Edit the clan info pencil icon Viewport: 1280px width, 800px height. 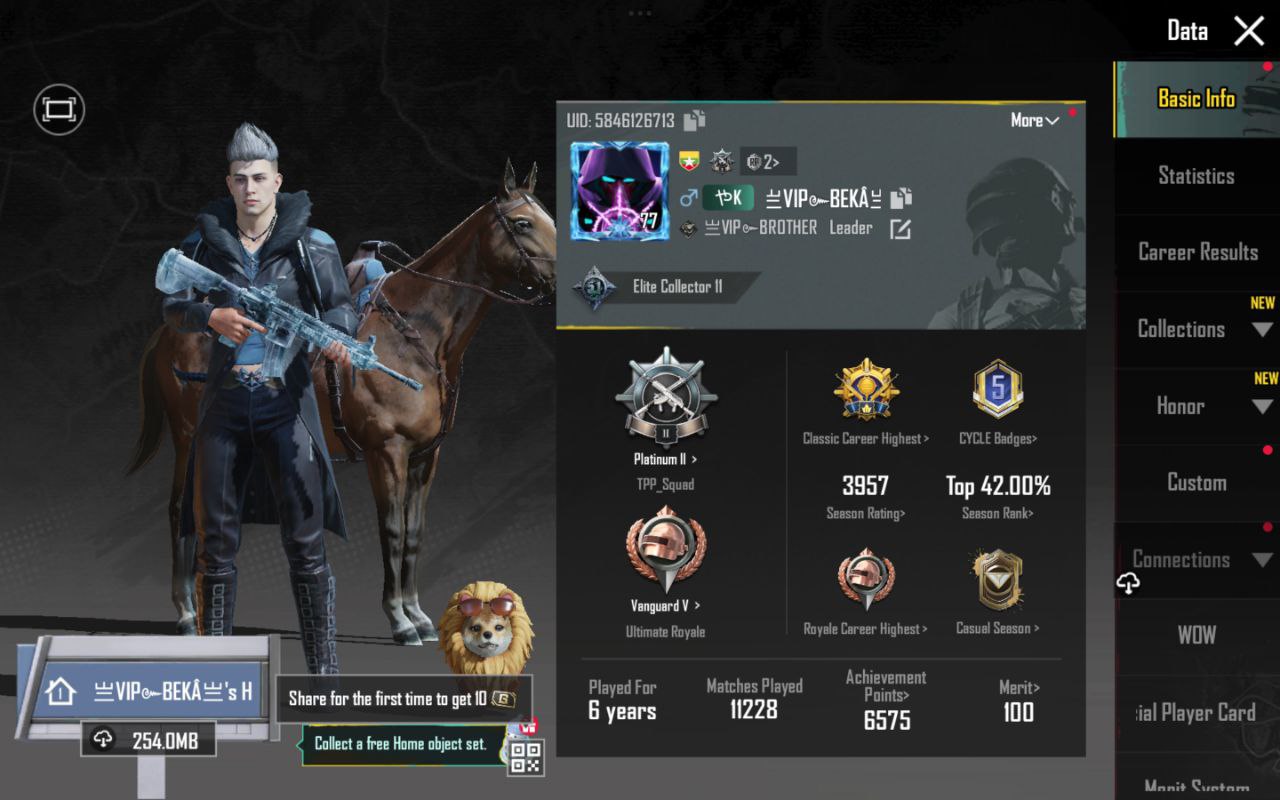point(900,229)
